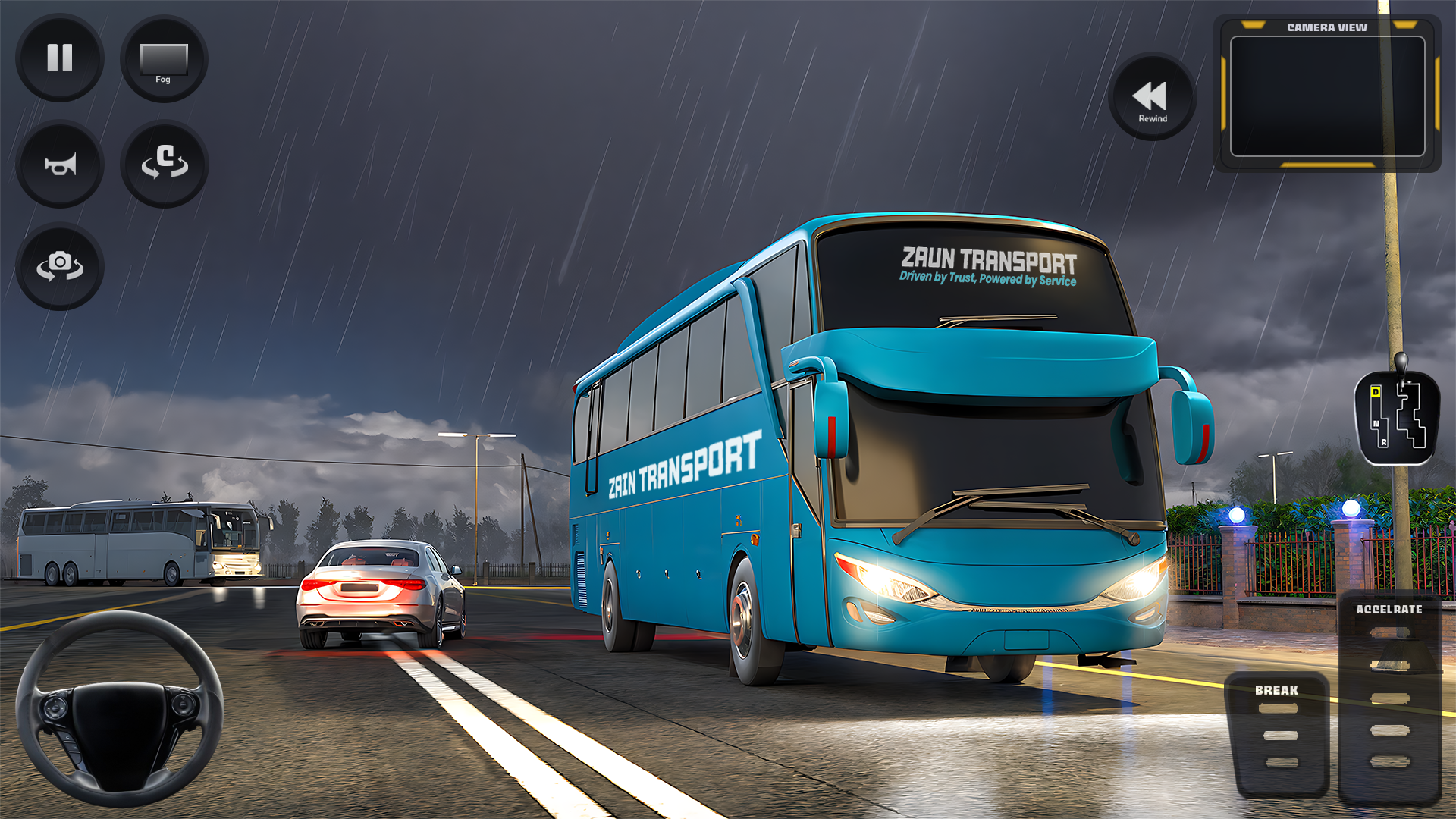This screenshot has height=819, width=1456.
Task: Set the gear to Neutral
Action: click(1376, 422)
